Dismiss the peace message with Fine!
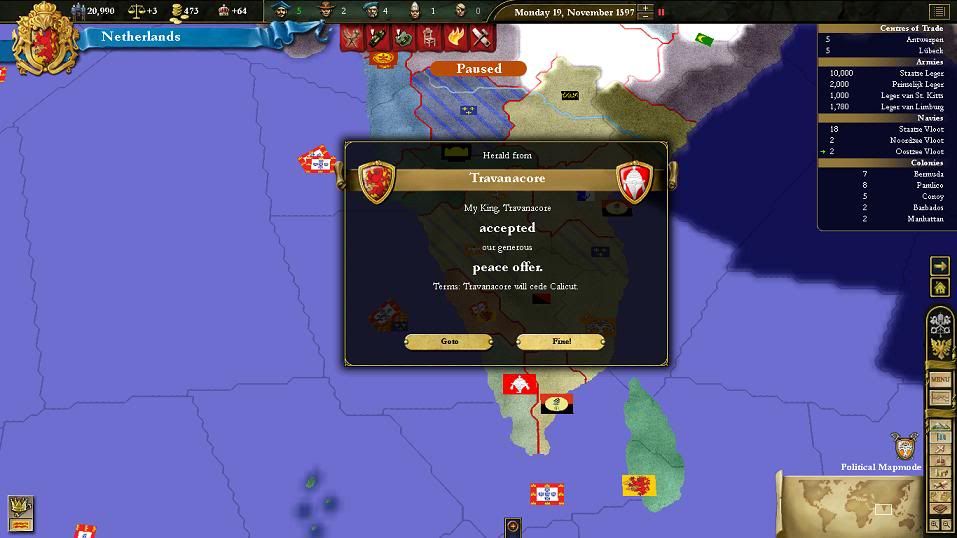957x538 pixels. coord(560,342)
